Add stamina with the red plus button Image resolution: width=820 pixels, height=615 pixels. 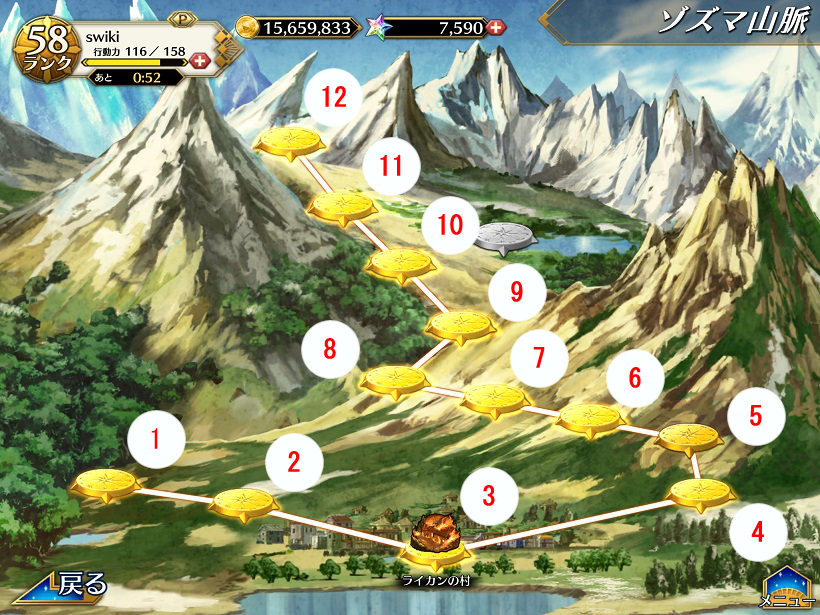tap(199, 61)
